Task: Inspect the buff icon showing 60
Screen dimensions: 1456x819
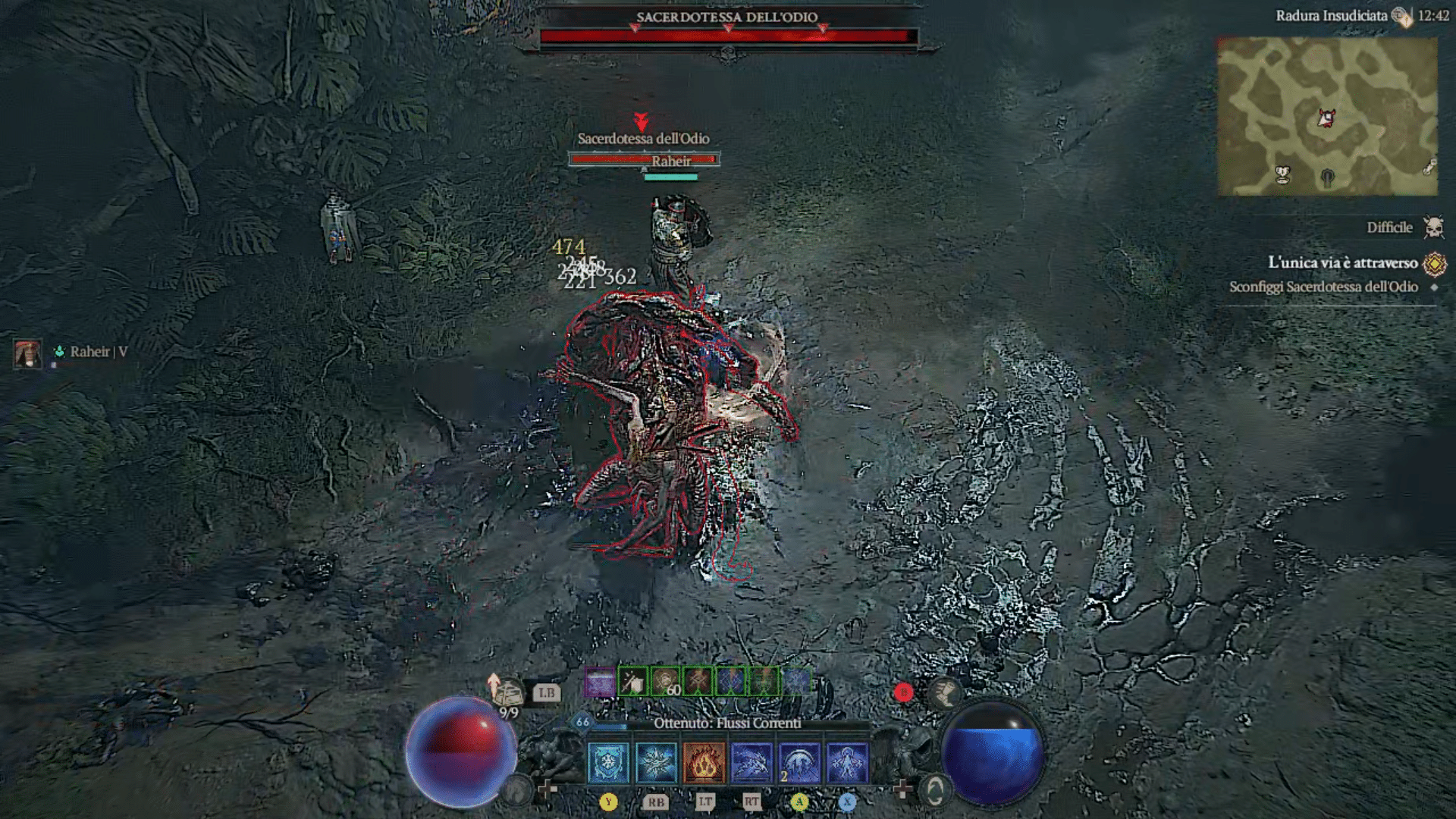Action: [x=666, y=682]
